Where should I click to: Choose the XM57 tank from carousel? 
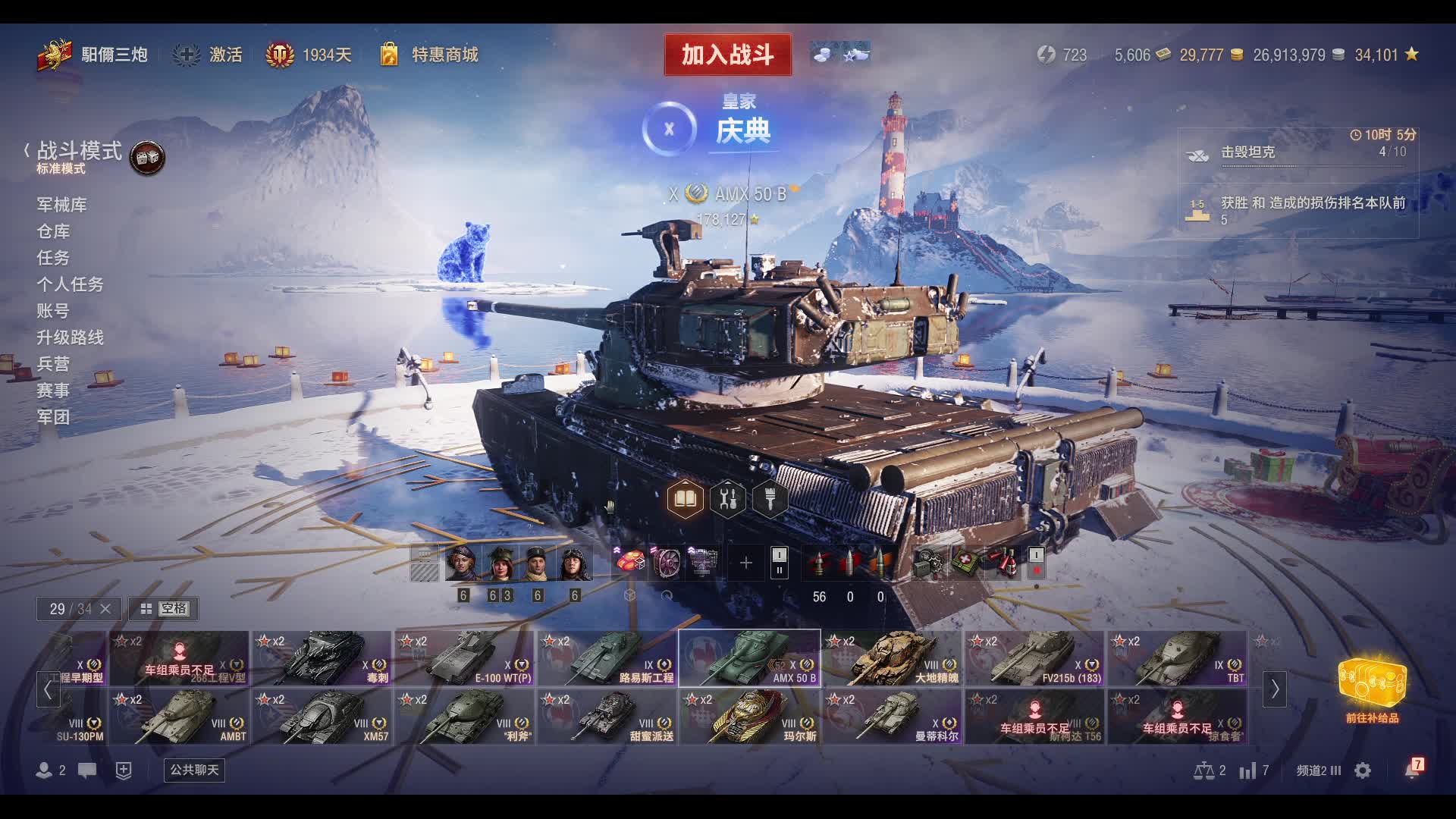[x=322, y=717]
